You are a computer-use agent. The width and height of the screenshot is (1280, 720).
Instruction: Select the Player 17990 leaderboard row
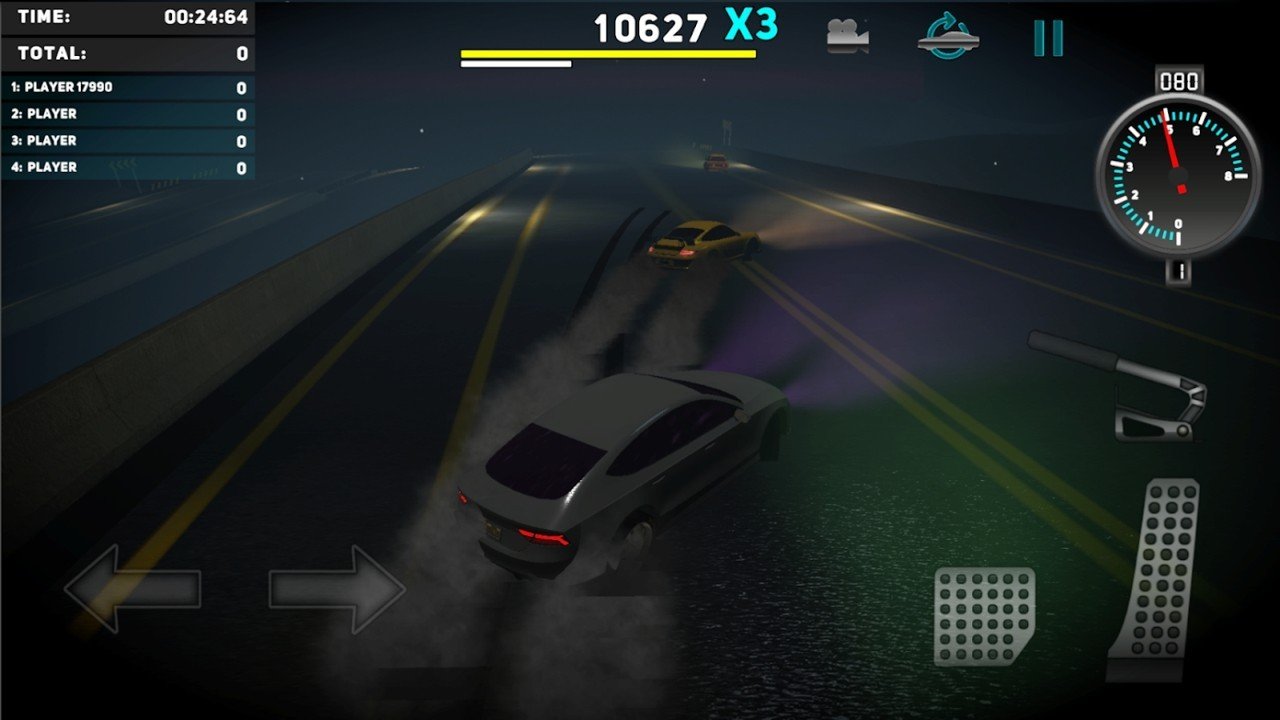pos(128,88)
